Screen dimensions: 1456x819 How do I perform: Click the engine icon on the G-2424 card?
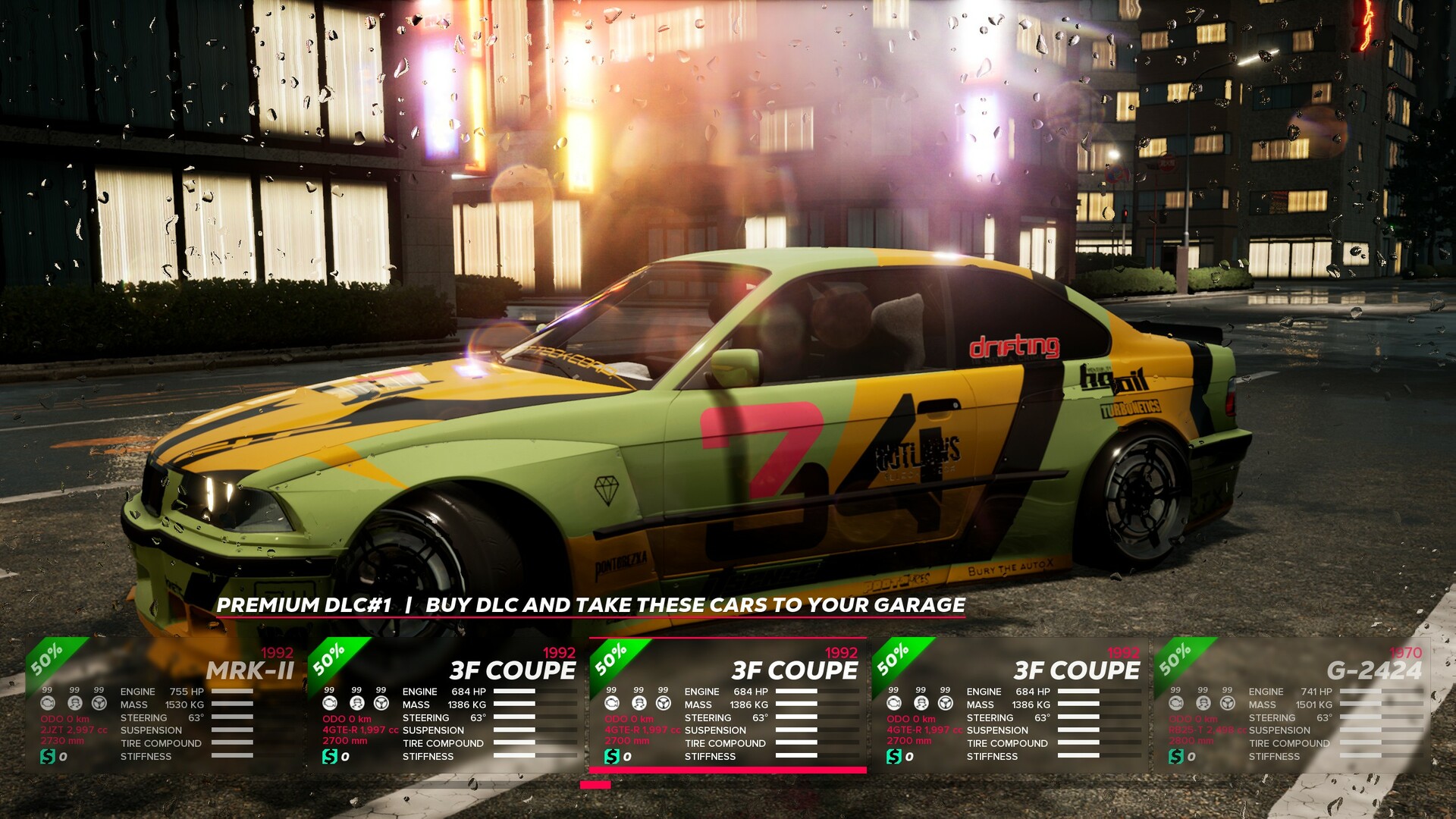1176,703
